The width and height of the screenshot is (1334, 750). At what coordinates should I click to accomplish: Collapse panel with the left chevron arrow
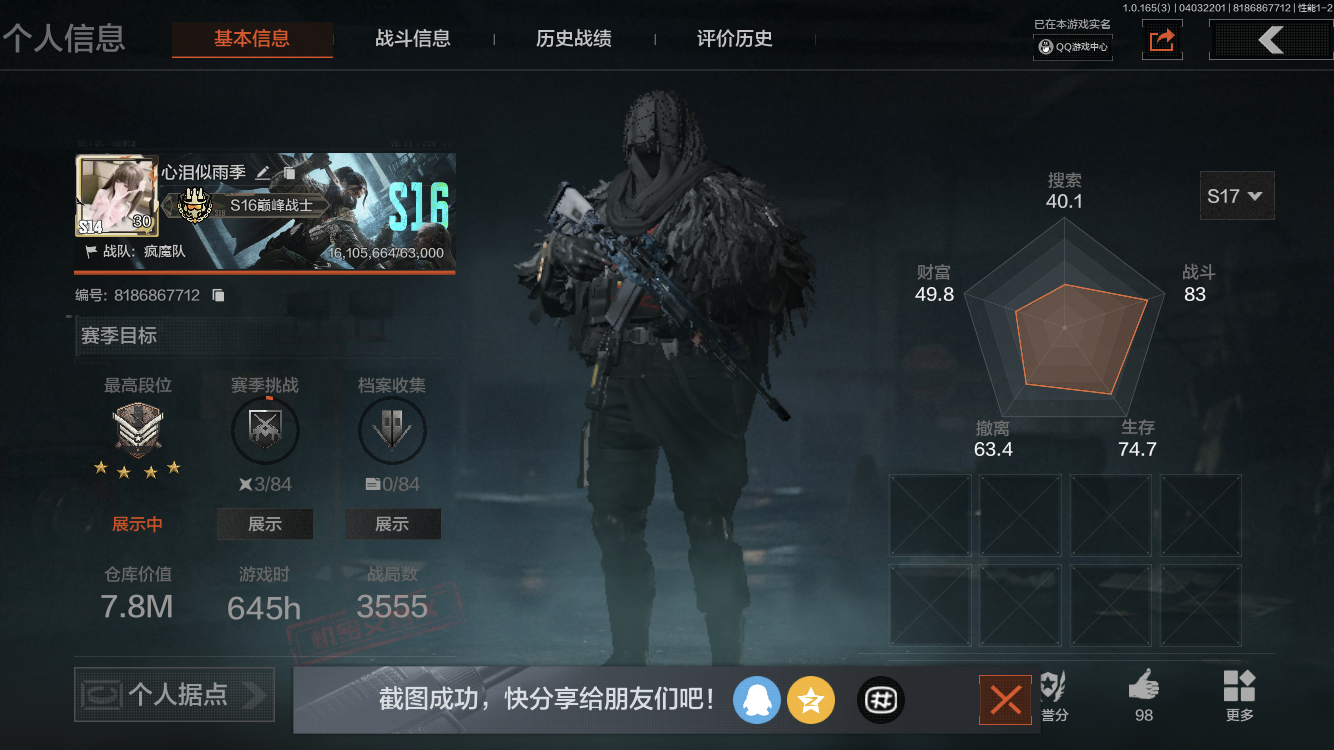(1270, 40)
